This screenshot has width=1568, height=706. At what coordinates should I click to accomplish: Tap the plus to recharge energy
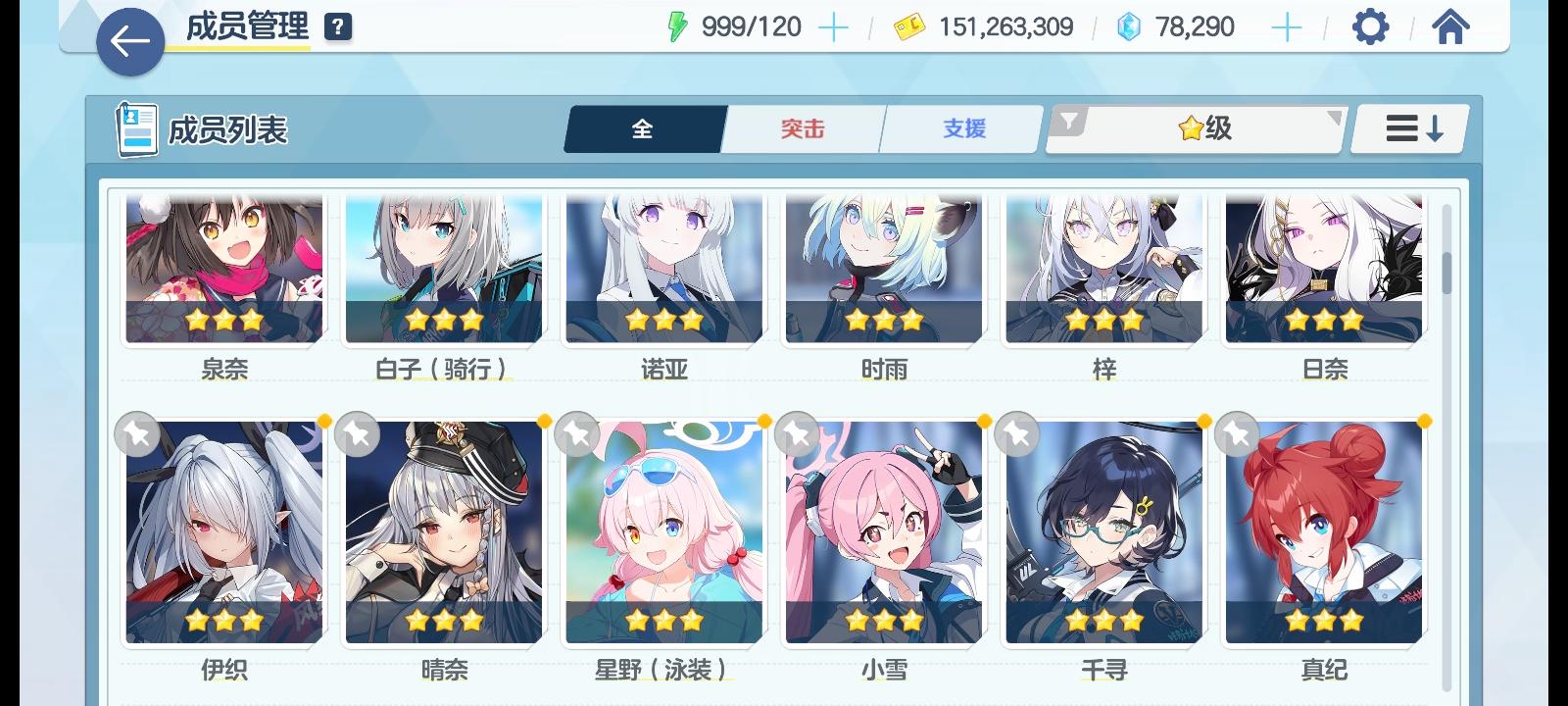coord(834,27)
